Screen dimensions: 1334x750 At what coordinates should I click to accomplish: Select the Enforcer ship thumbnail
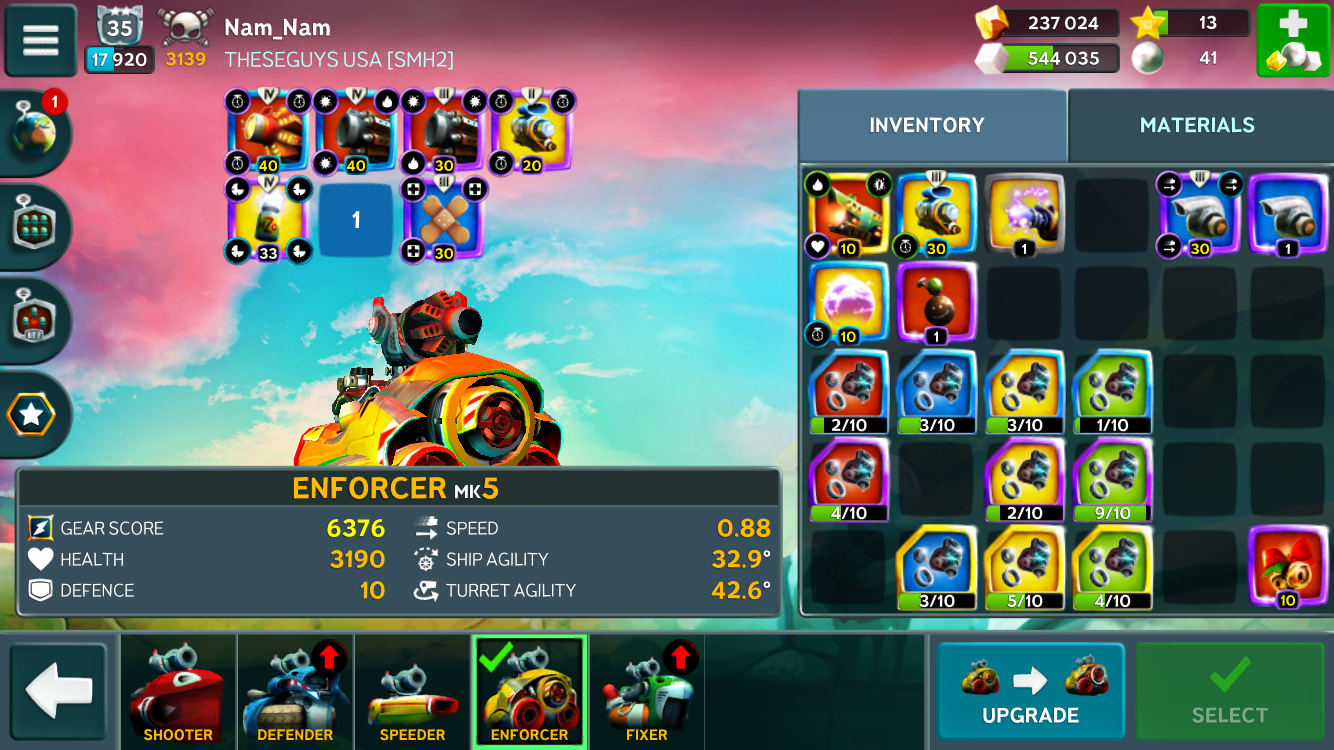529,692
